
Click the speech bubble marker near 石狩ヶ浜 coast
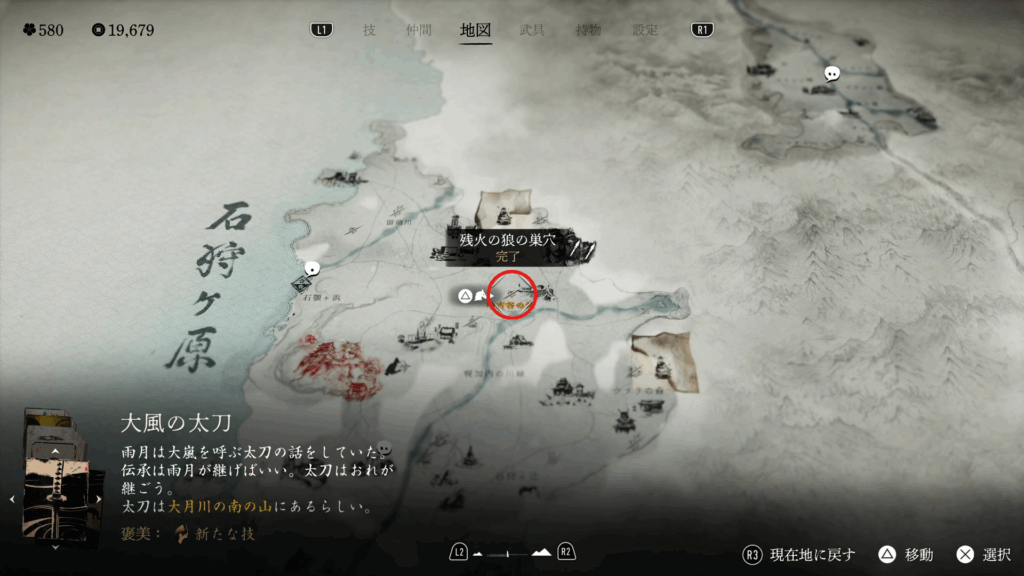312,268
